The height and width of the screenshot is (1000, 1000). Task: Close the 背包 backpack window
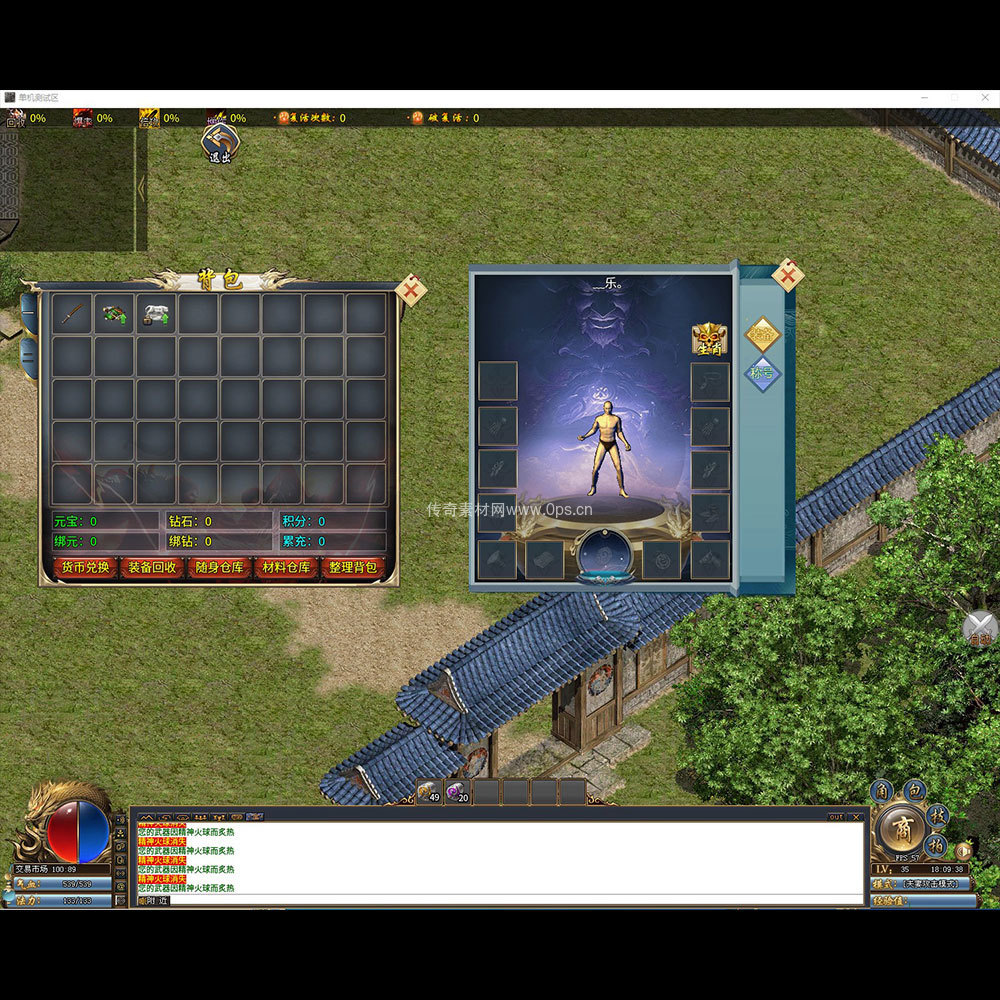410,290
